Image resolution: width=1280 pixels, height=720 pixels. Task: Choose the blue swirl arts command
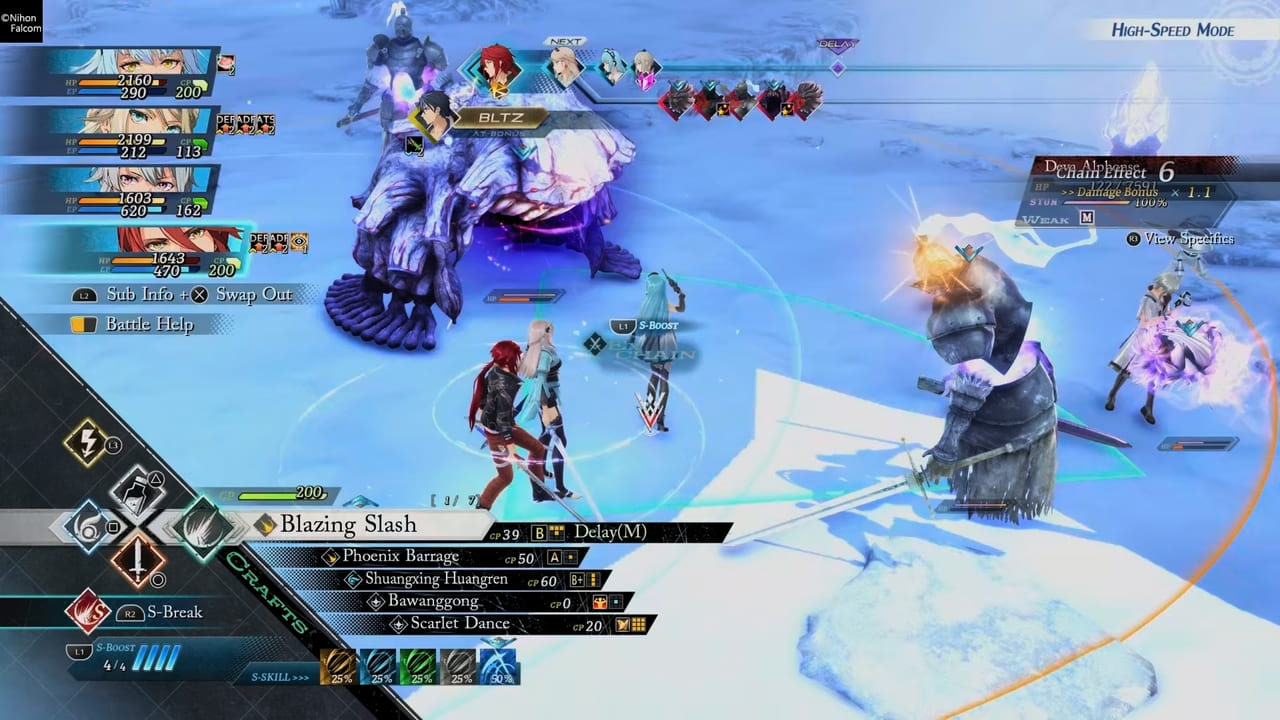pyautogui.click(x=87, y=526)
